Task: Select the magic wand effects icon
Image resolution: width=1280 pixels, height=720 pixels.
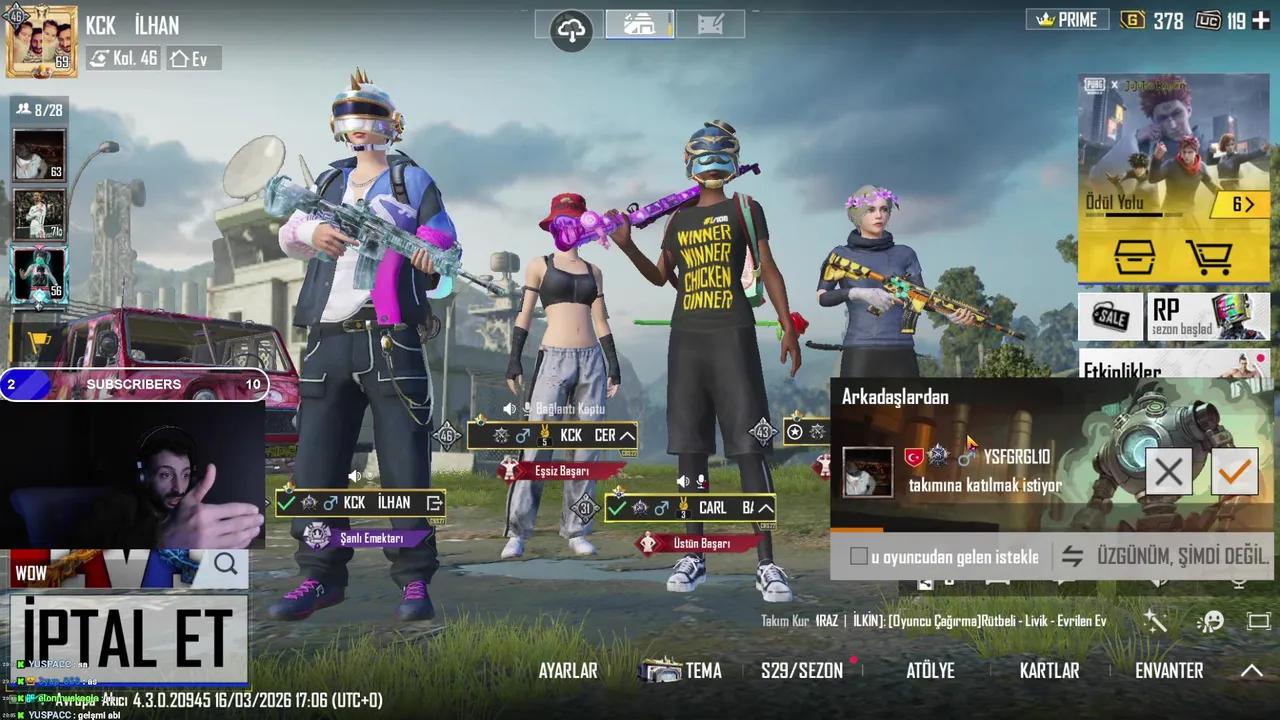Action: click(x=1155, y=621)
